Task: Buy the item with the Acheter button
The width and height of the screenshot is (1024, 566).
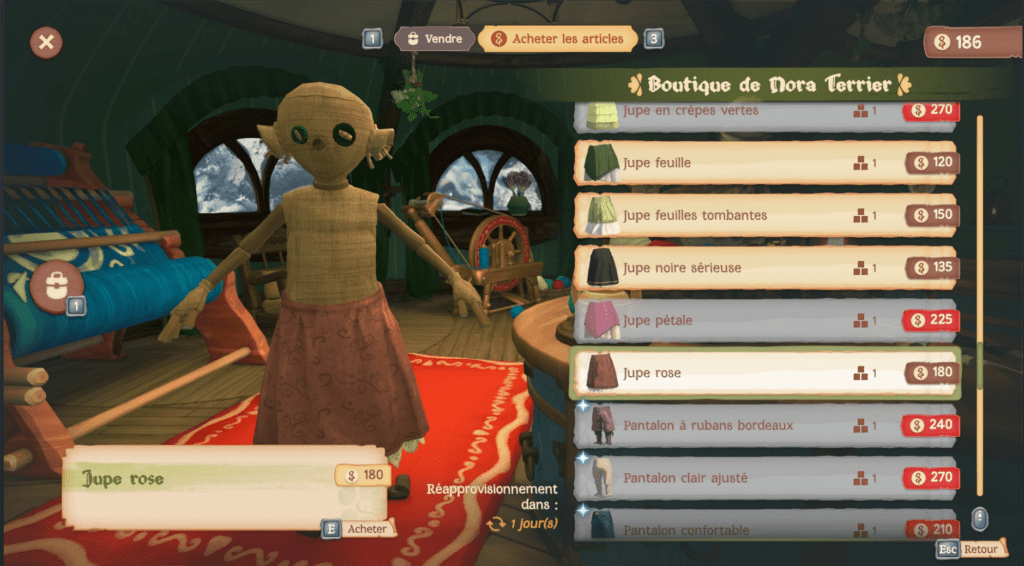Action: pyautogui.click(x=358, y=529)
